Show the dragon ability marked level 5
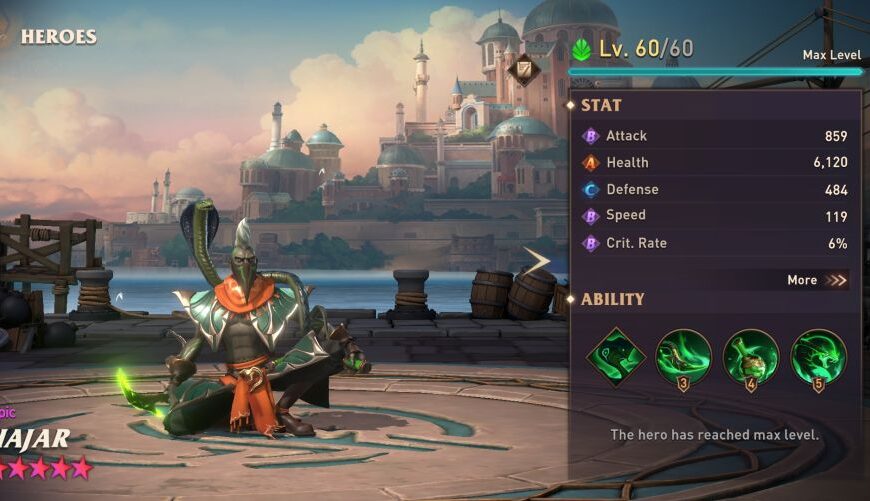870x501 pixels. pyautogui.click(x=818, y=357)
